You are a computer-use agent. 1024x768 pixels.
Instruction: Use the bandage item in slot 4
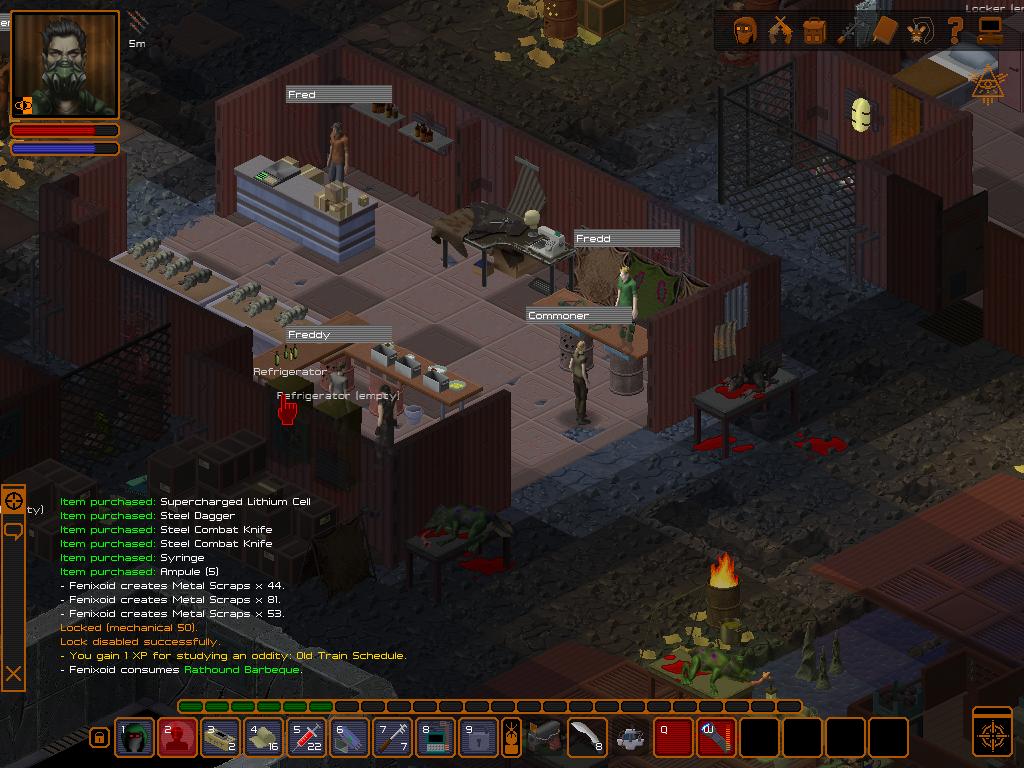click(x=264, y=738)
